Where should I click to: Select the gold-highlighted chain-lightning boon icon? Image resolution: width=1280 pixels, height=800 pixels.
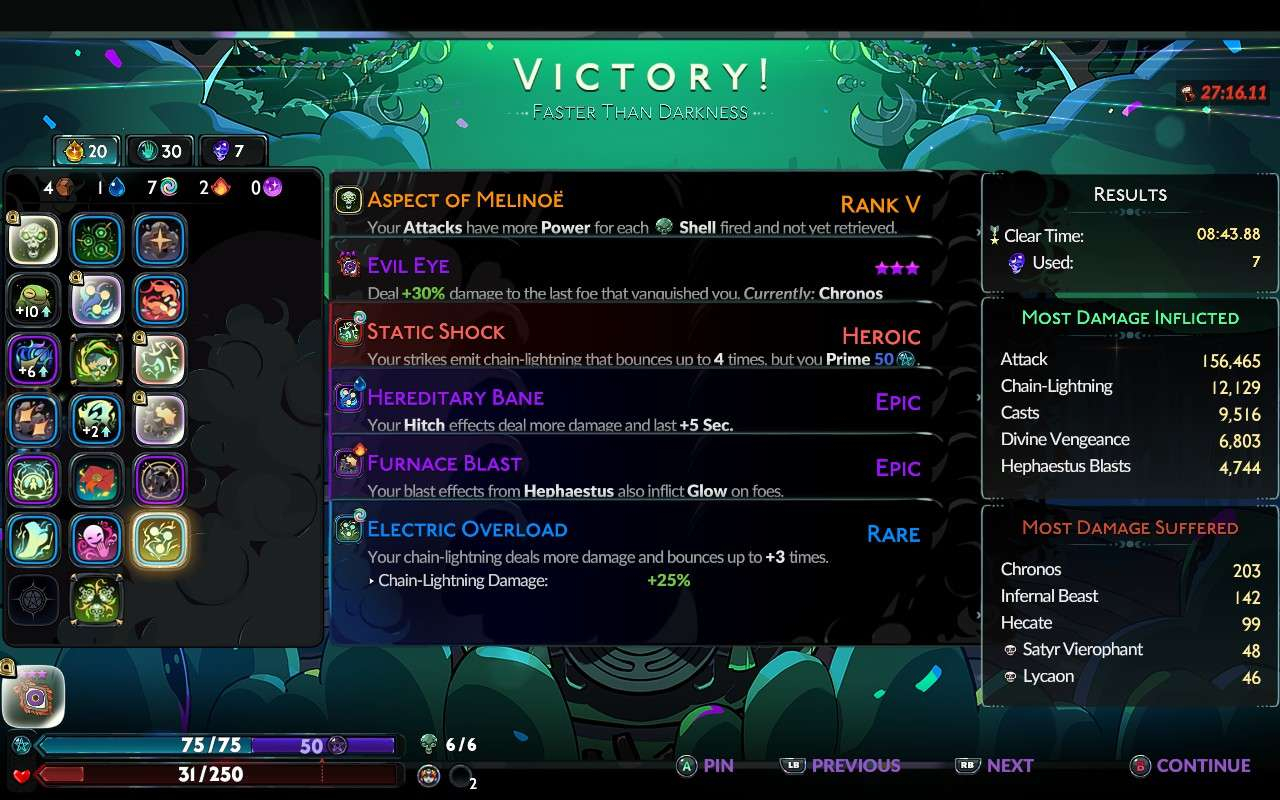[159, 540]
